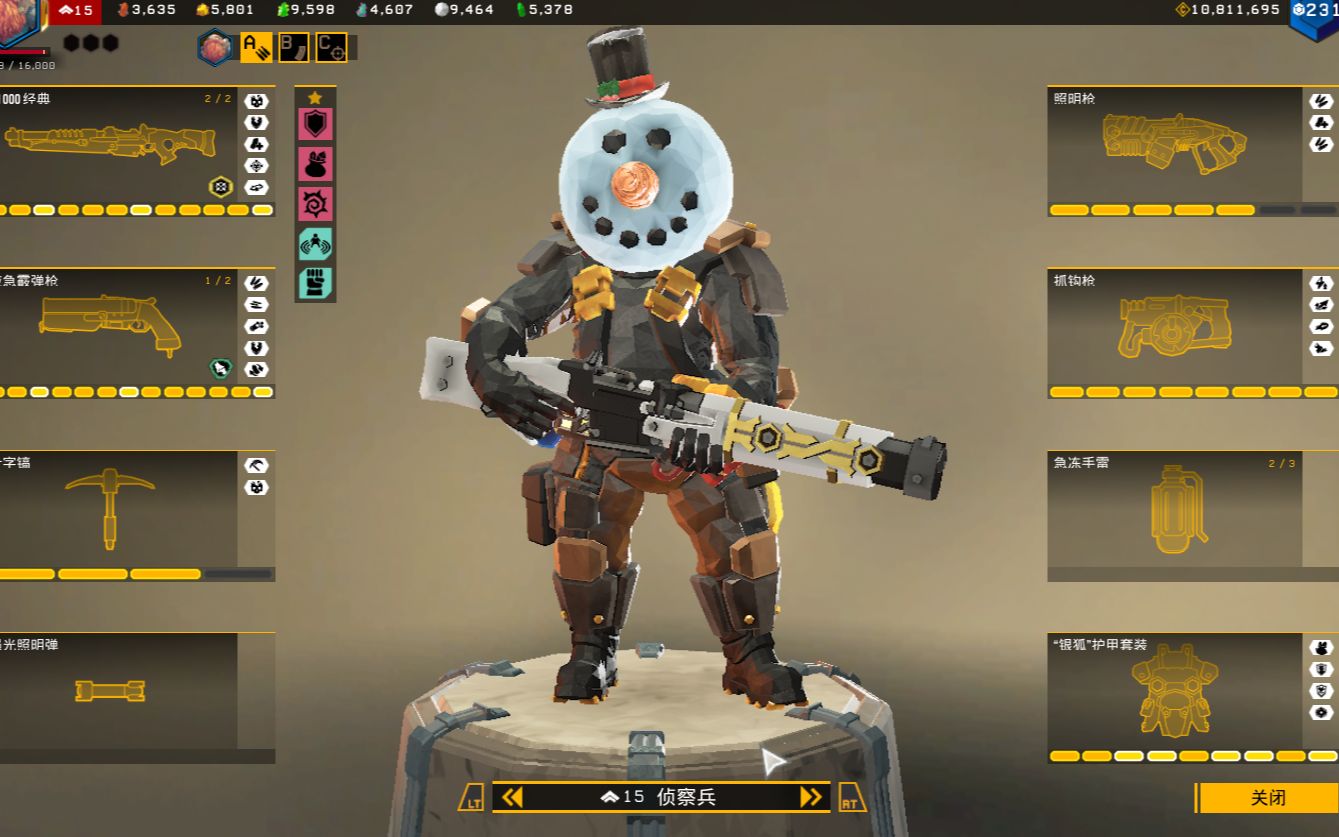Select the pink sack perk icon
Image resolution: width=1339 pixels, height=837 pixels.
click(315, 164)
